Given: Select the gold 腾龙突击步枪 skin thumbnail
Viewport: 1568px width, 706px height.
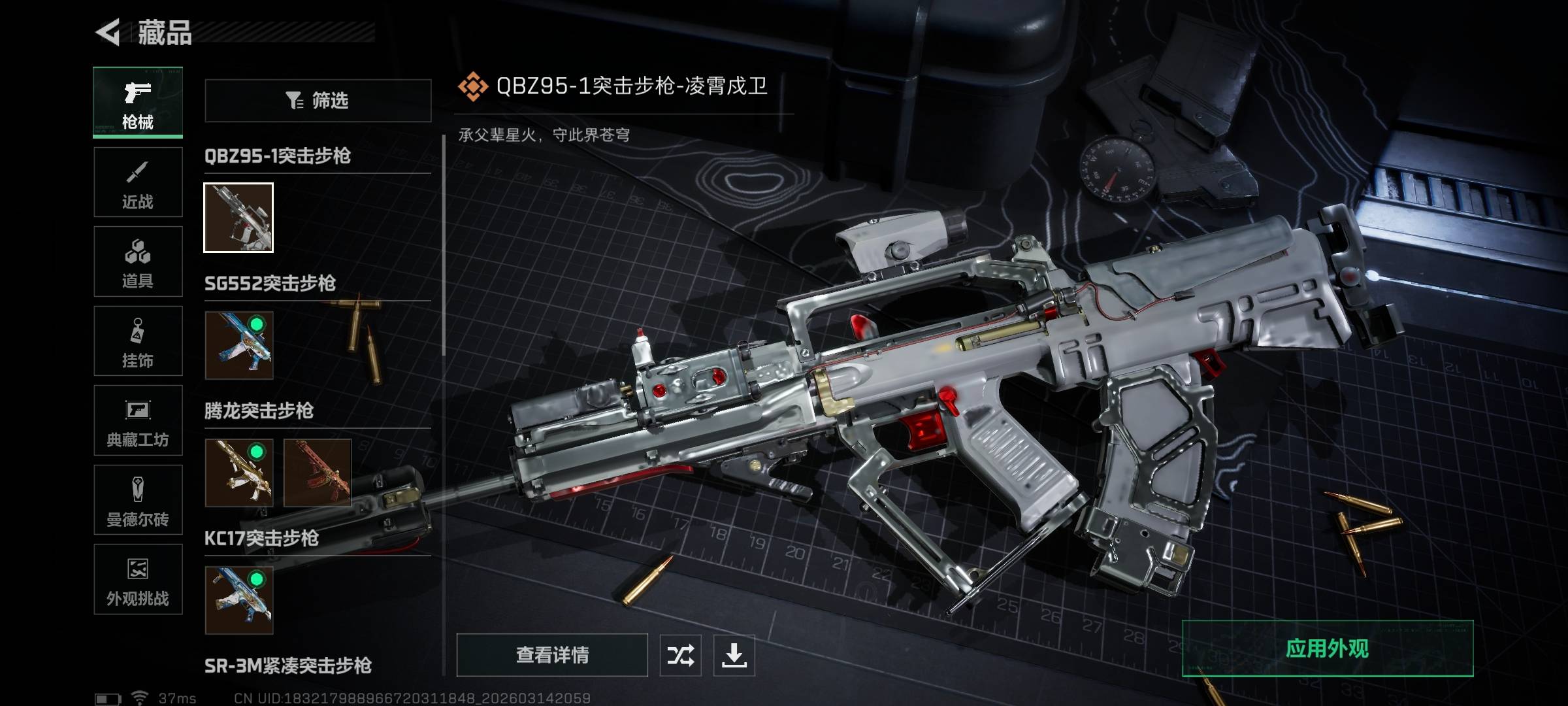Looking at the screenshot, I should 238,473.
